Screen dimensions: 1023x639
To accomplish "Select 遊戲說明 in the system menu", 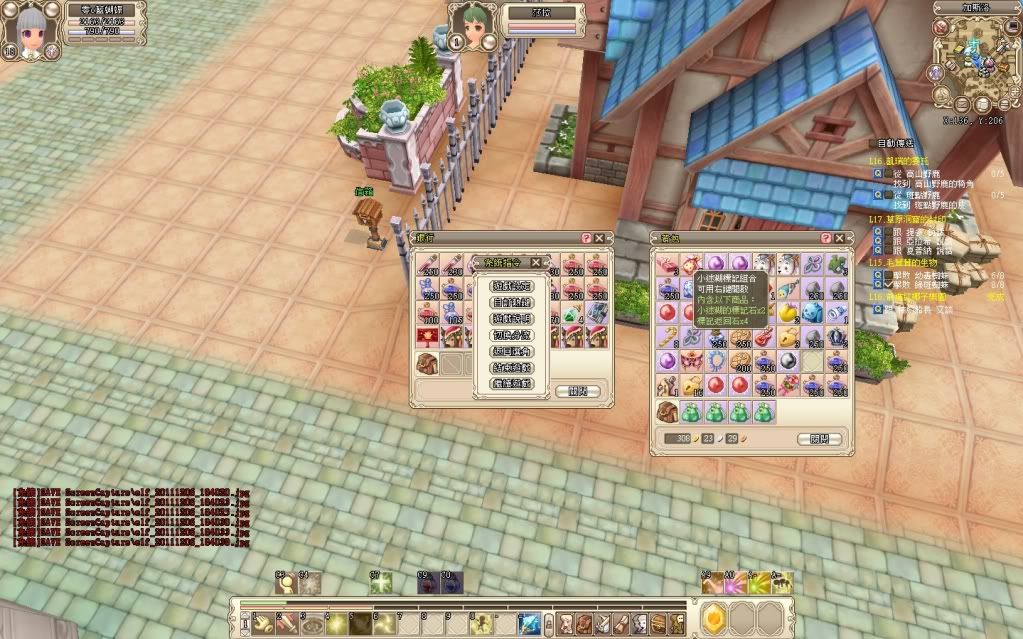I will click(x=511, y=318).
